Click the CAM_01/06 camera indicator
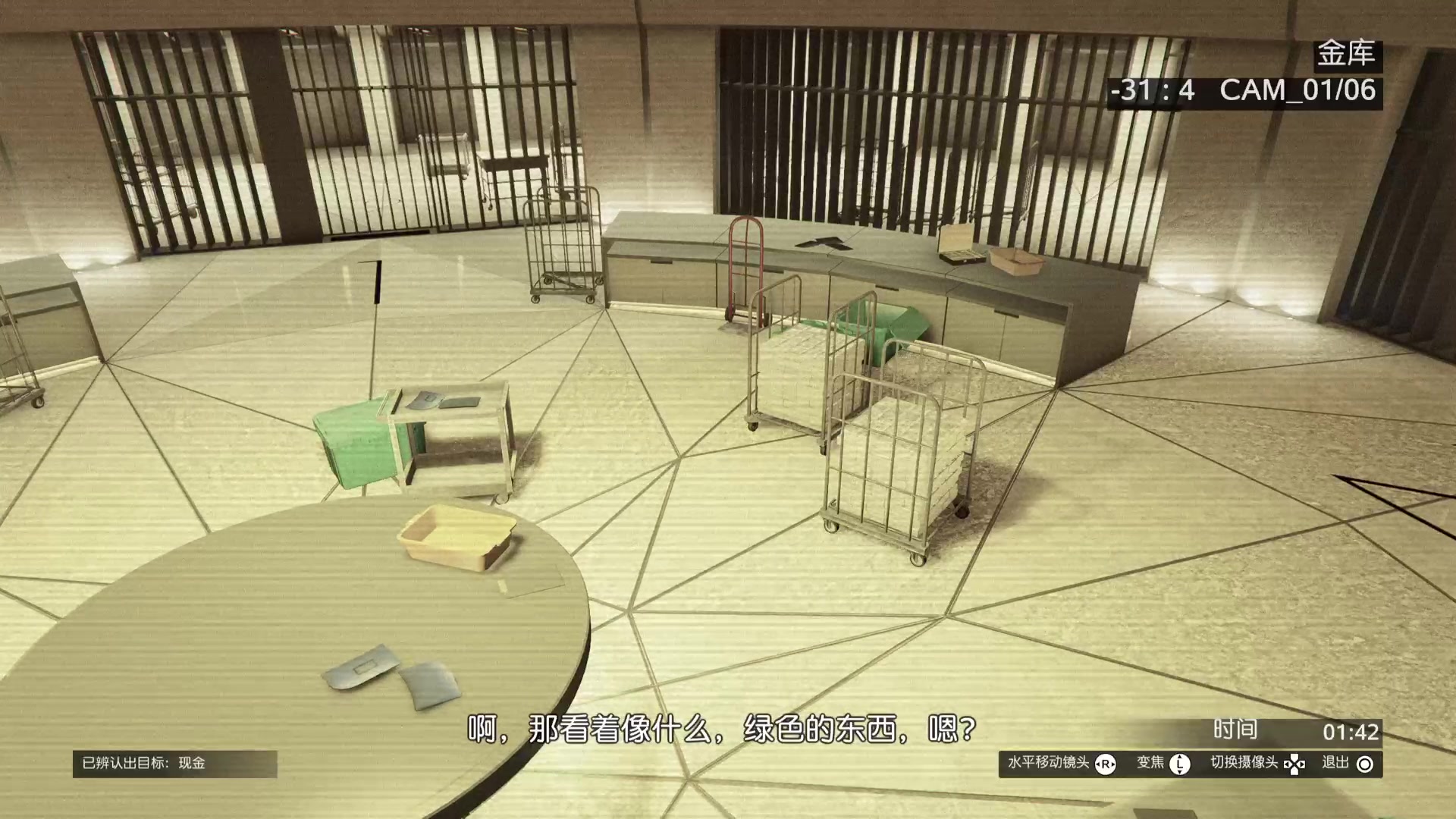 coord(1297,90)
